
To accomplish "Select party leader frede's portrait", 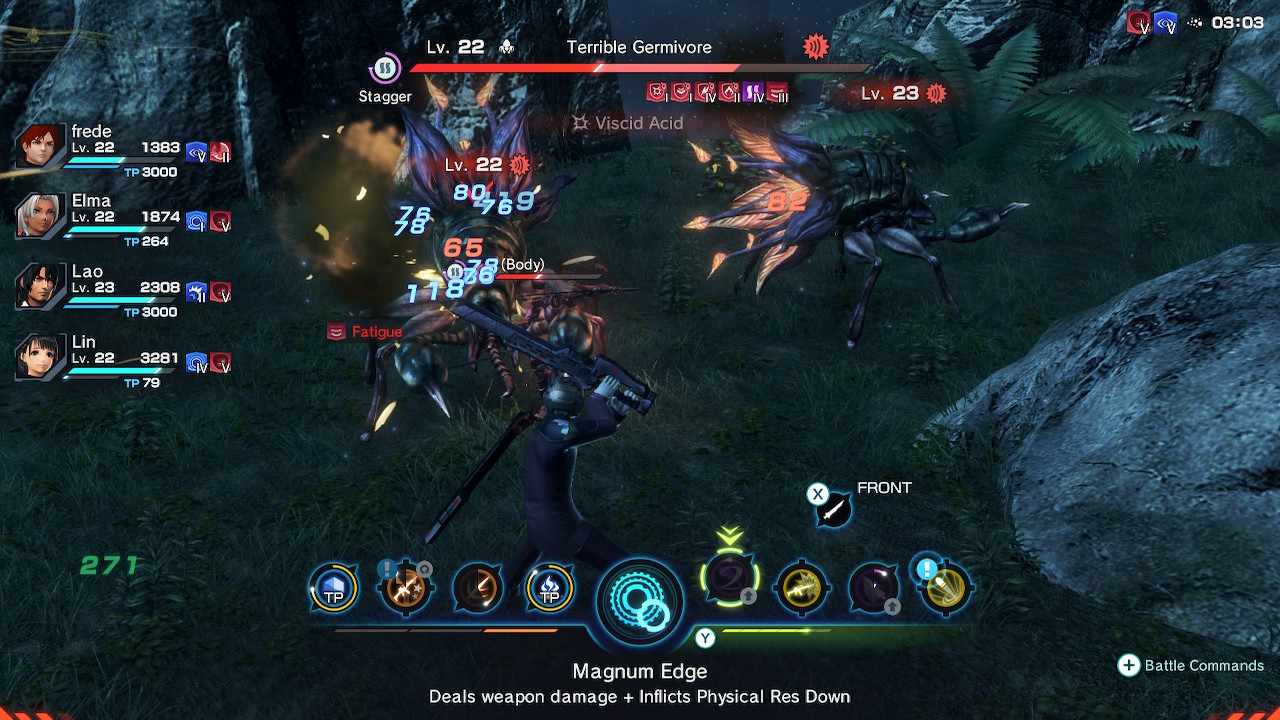I will (x=41, y=148).
